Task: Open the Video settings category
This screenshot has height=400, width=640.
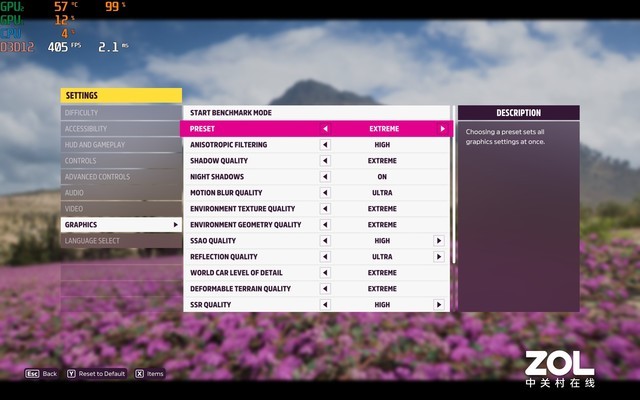Action: click(120, 209)
